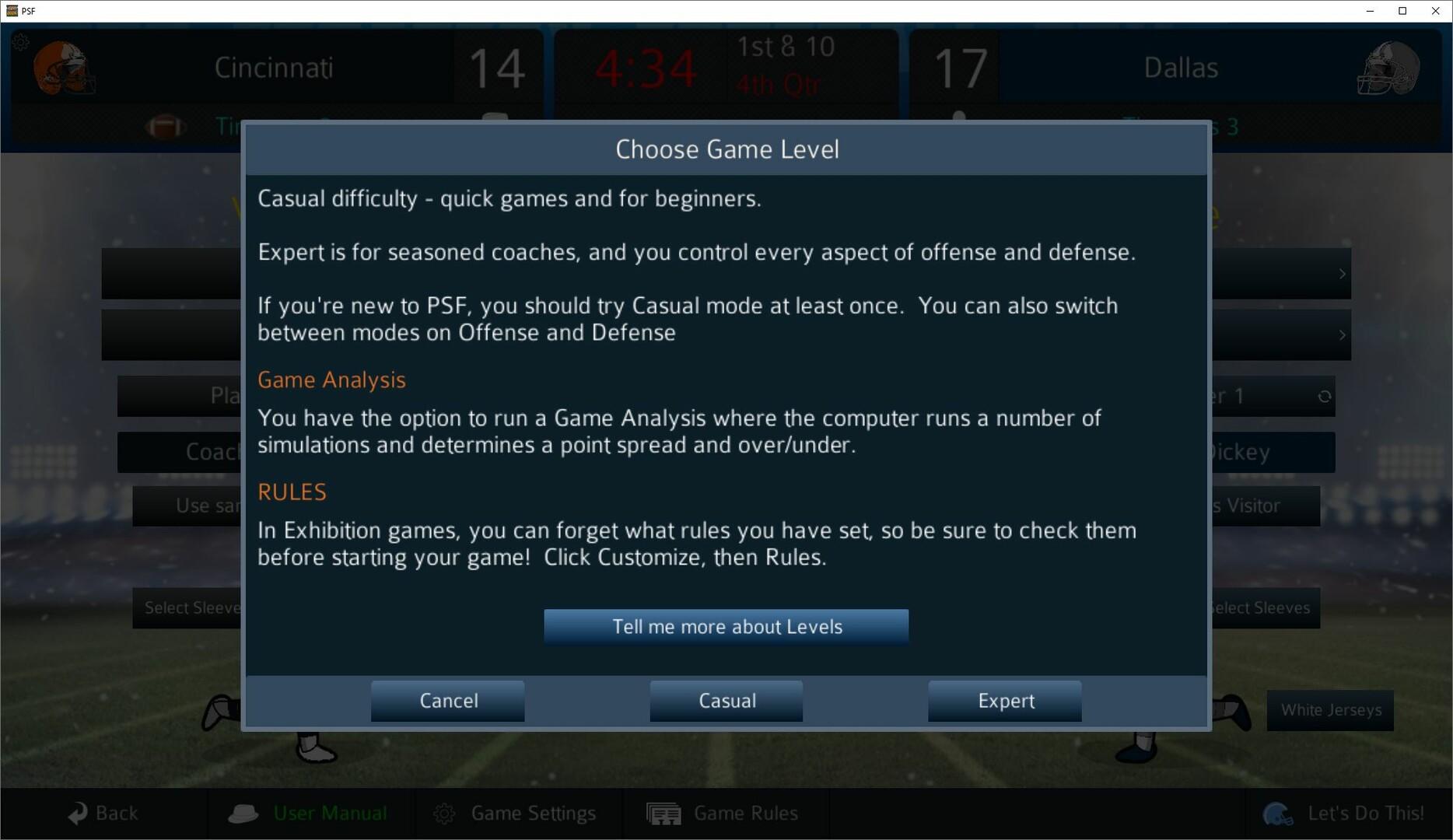Open Game Rules via the newspaper icon

coord(663,813)
